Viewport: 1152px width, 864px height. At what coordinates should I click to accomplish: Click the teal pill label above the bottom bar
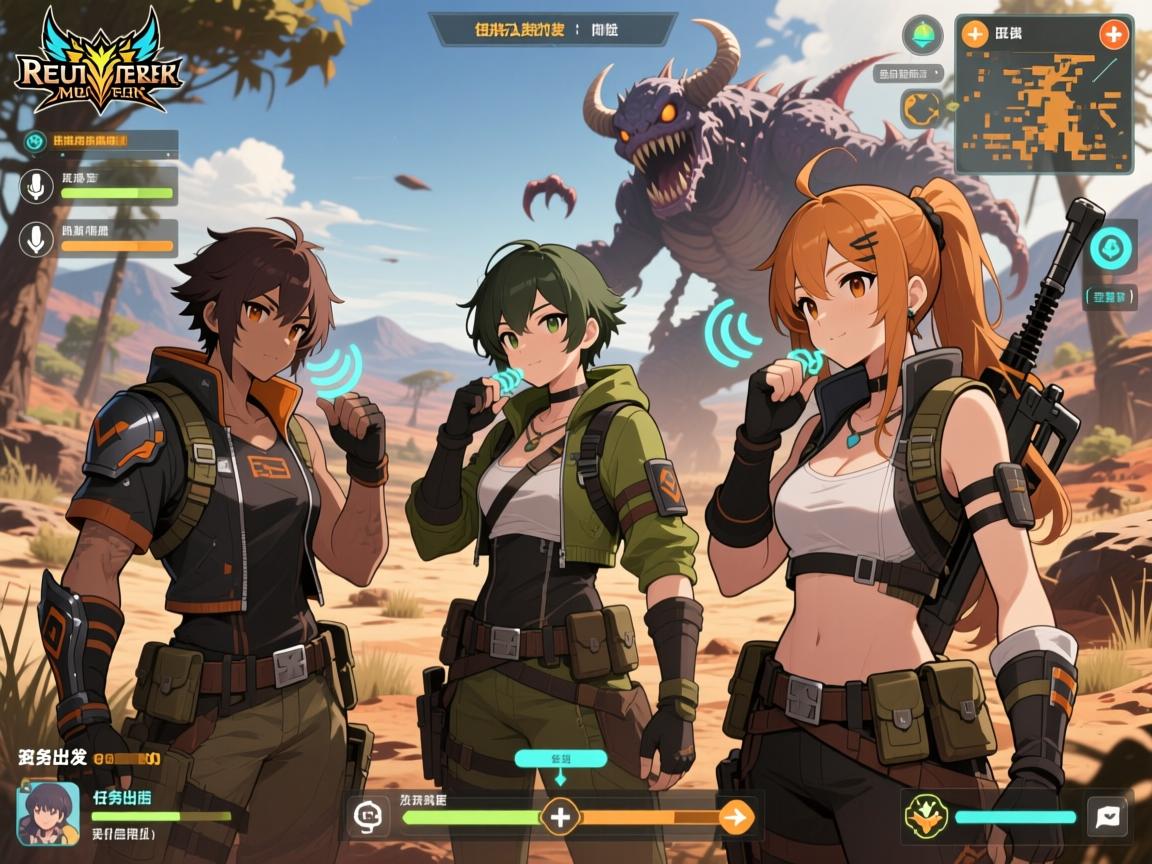point(560,758)
